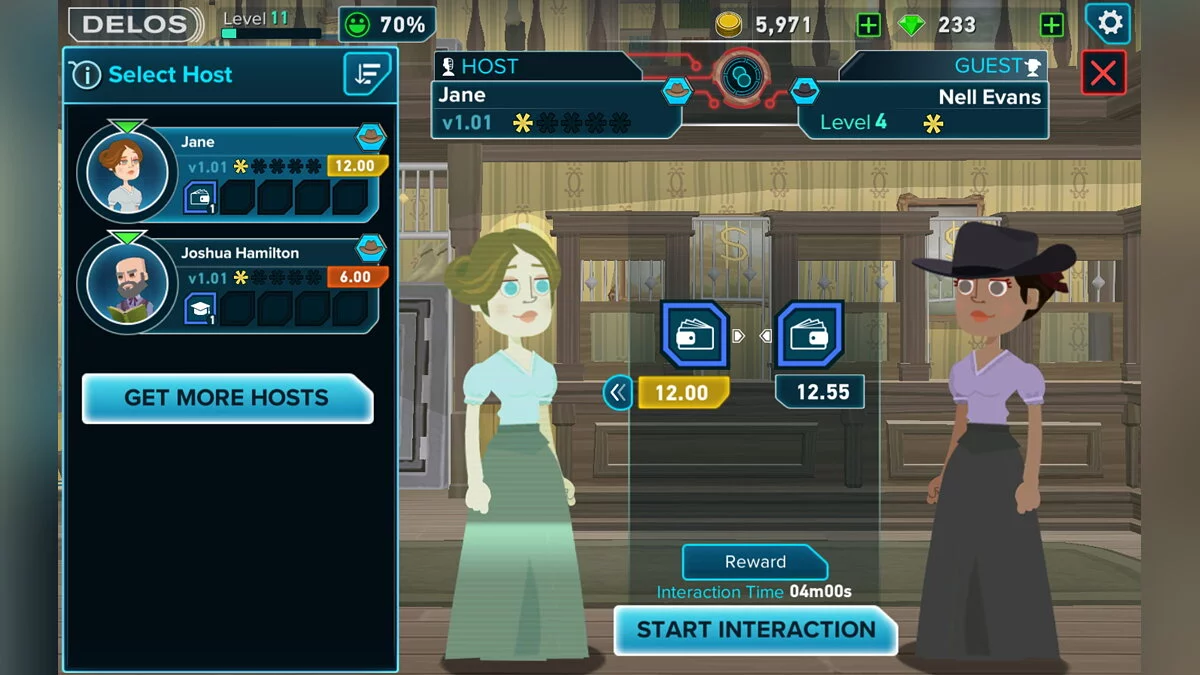Choose Joshua Hamilton from the host list
1200x675 pixels.
pyautogui.click(x=230, y=283)
